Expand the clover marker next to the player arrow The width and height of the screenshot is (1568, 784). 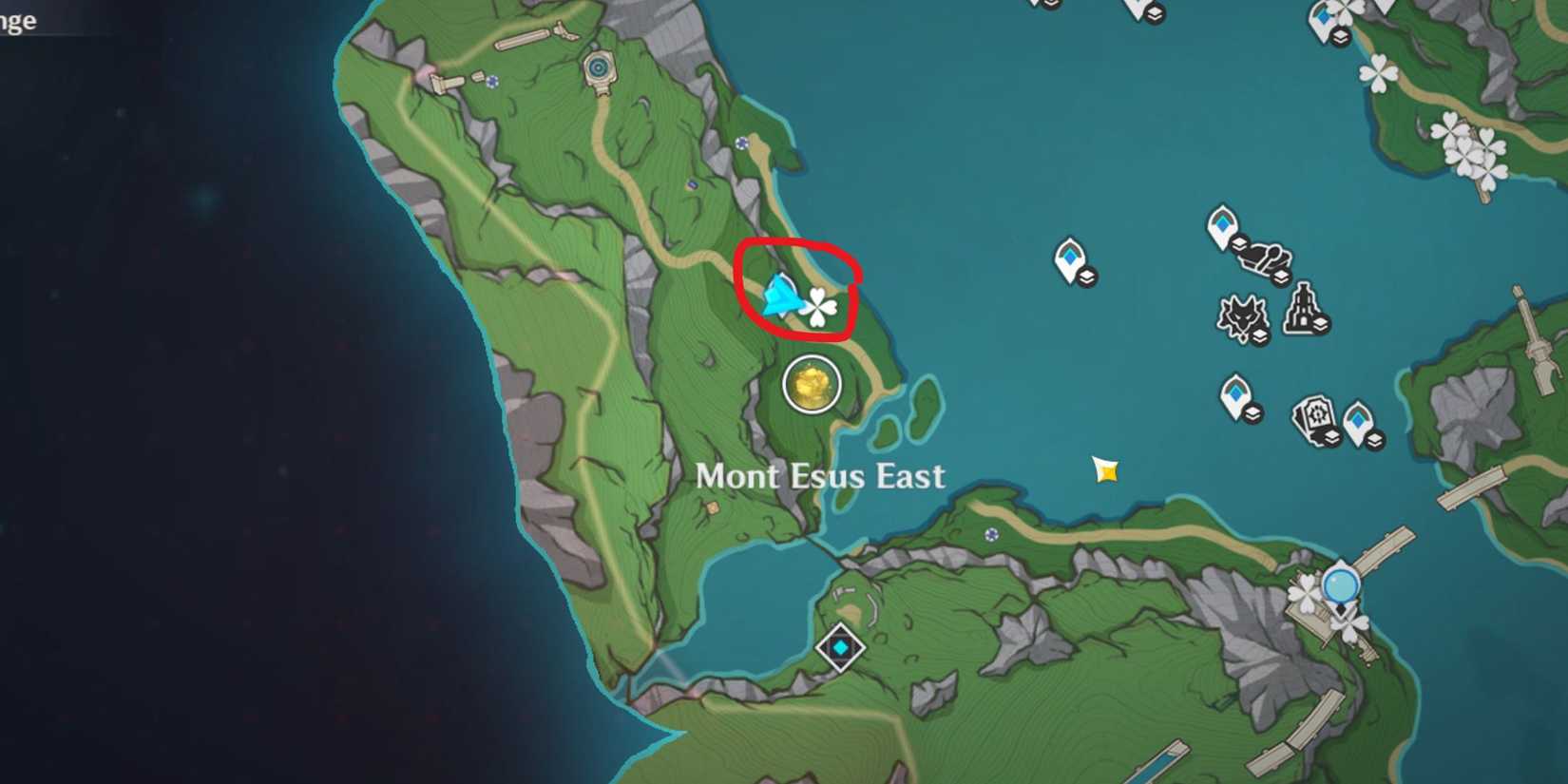pos(820,304)
